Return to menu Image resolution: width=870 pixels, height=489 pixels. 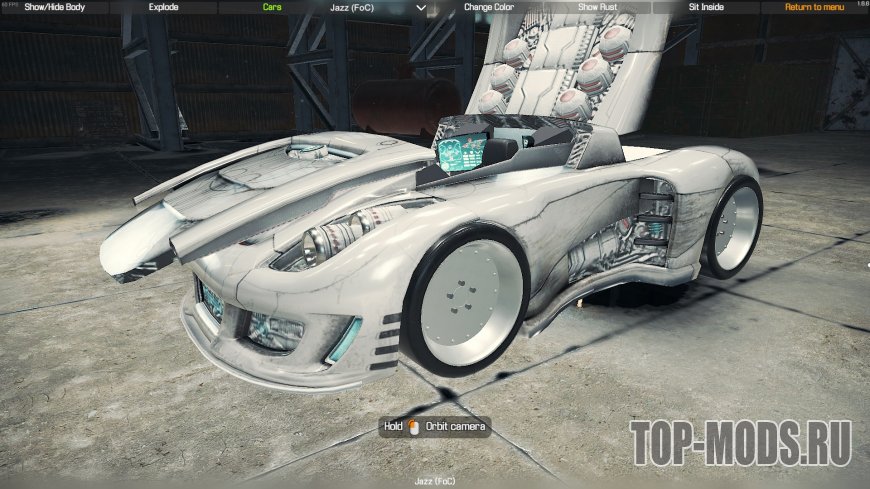click(814, 7)
